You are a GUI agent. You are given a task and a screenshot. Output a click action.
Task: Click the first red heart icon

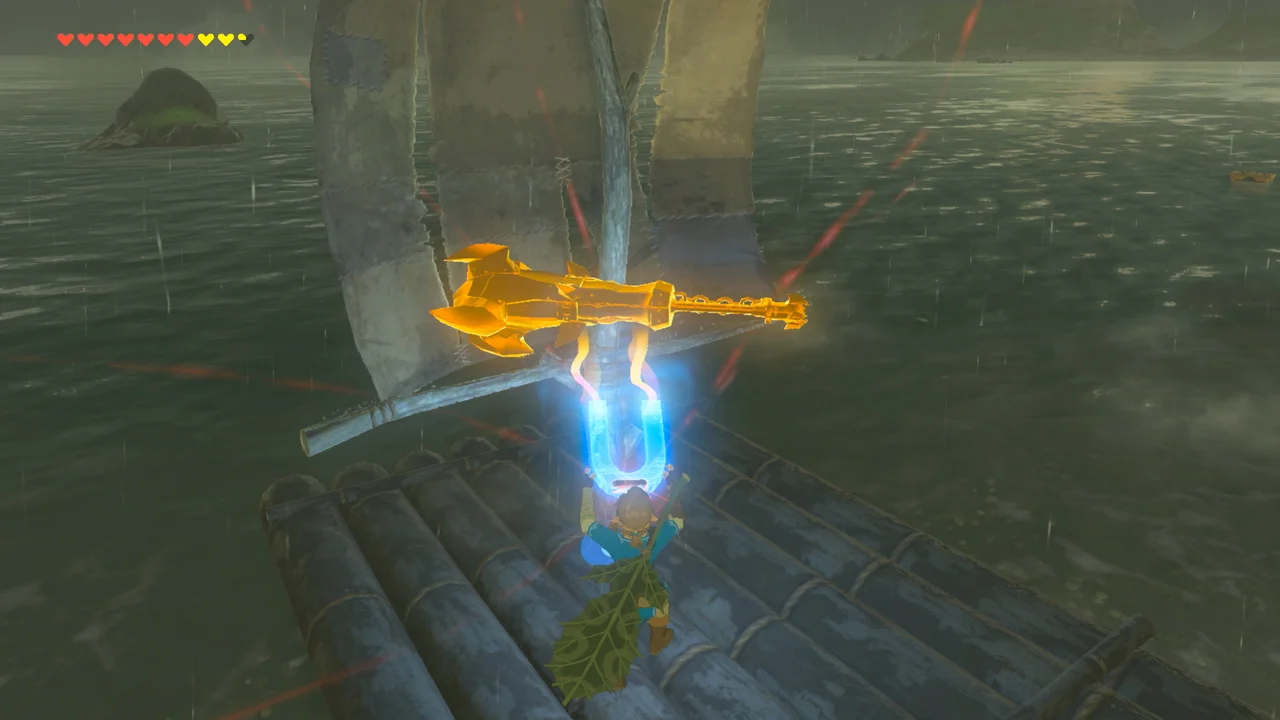point(66,40)
